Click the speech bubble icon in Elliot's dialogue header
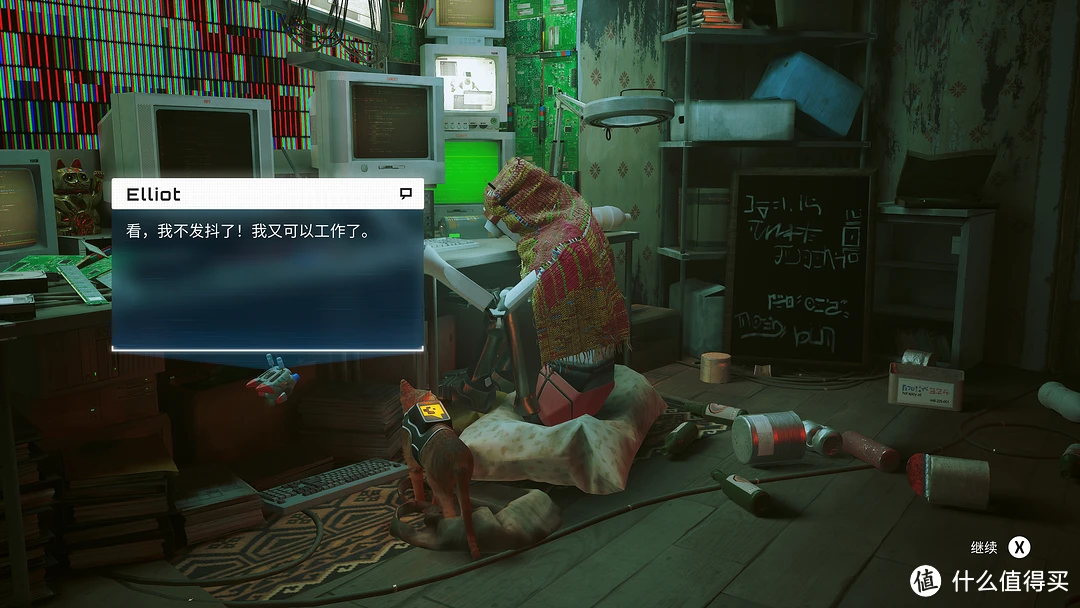 click(406, 193)
